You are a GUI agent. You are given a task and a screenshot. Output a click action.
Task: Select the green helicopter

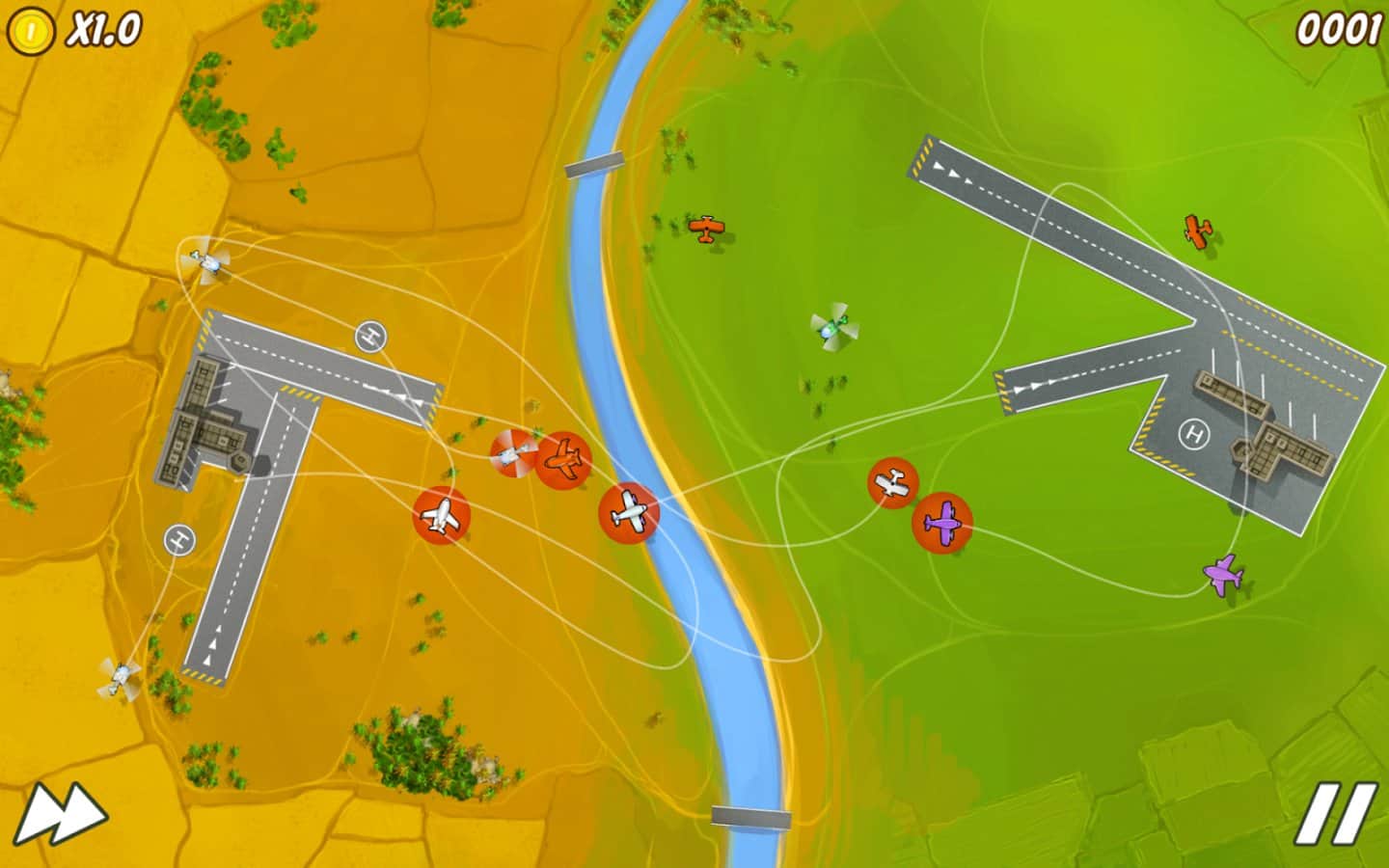833,328
